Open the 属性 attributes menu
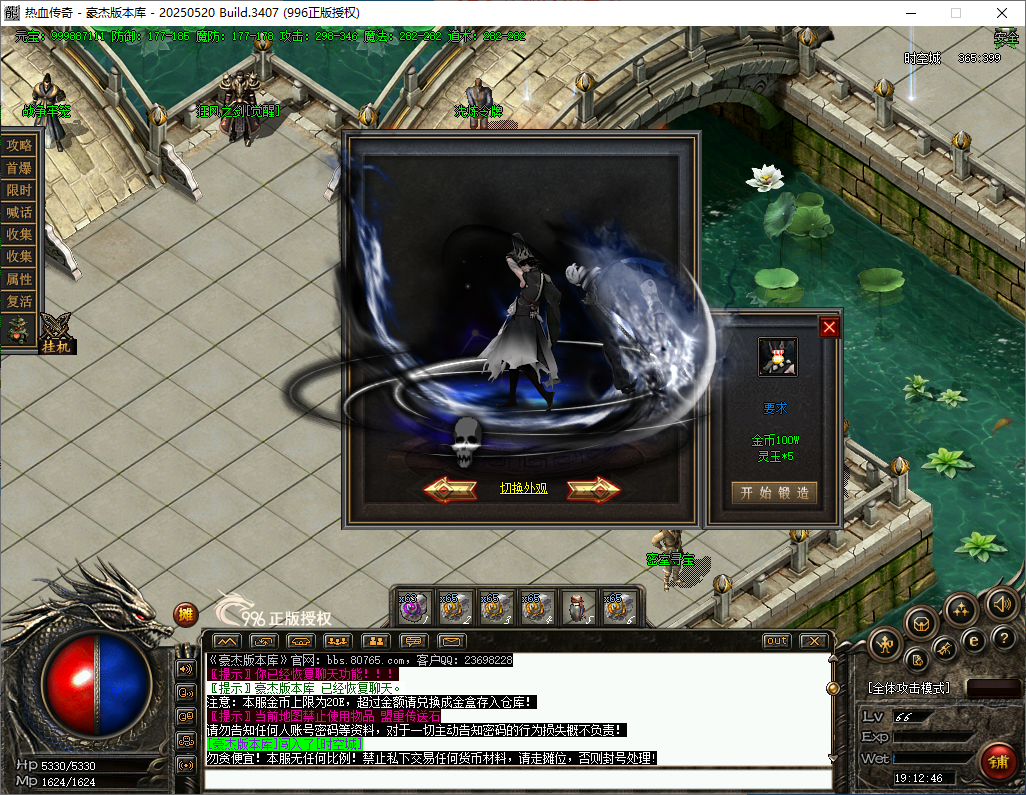This screenshot has width=1026, height=795. pyautogui.click(x=19, y=279)
